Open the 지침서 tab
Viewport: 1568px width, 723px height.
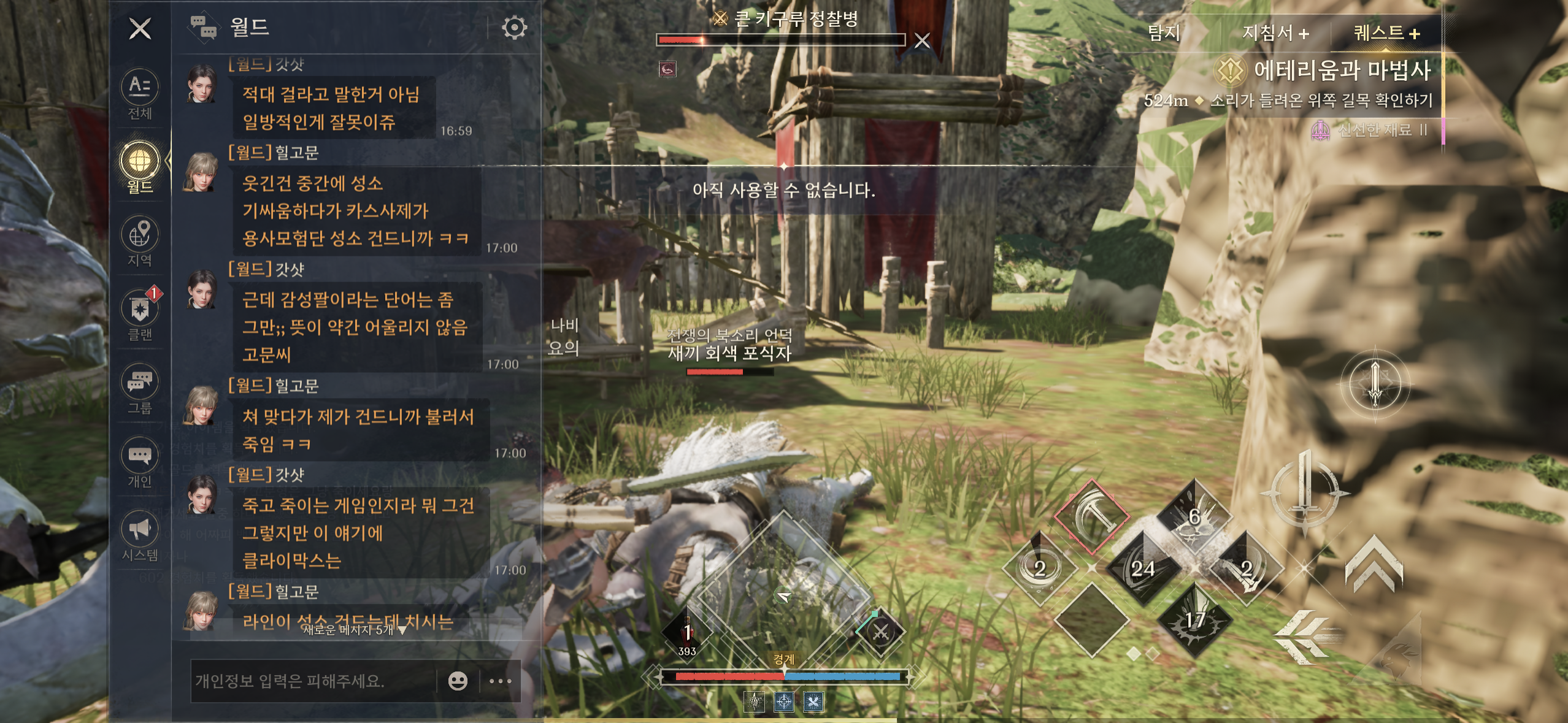[x=1275, y=33]
